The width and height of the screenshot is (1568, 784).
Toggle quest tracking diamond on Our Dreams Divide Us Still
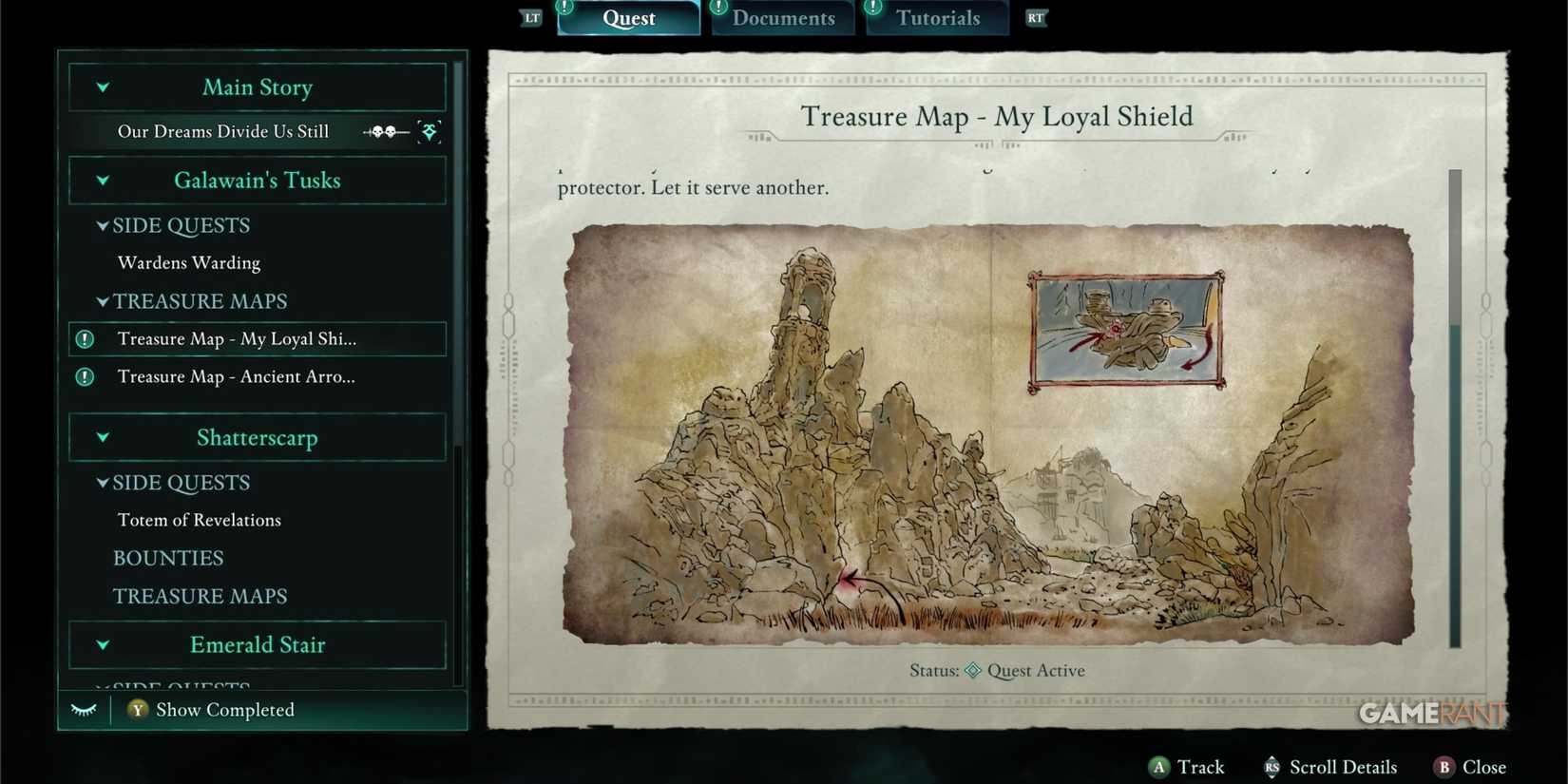(430, 131)
